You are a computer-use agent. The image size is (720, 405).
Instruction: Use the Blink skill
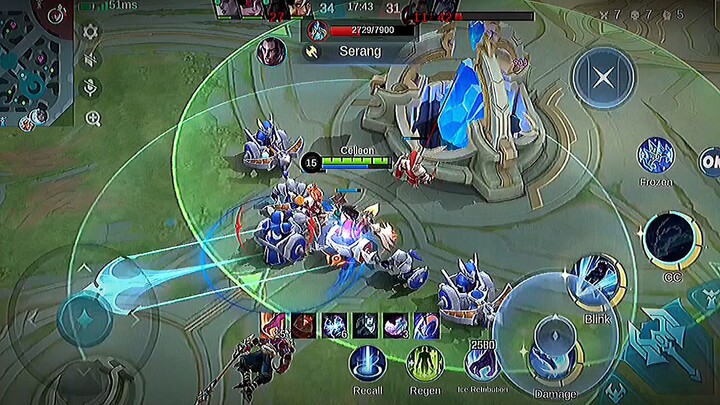pyautogui.click(x=596, y=283)
